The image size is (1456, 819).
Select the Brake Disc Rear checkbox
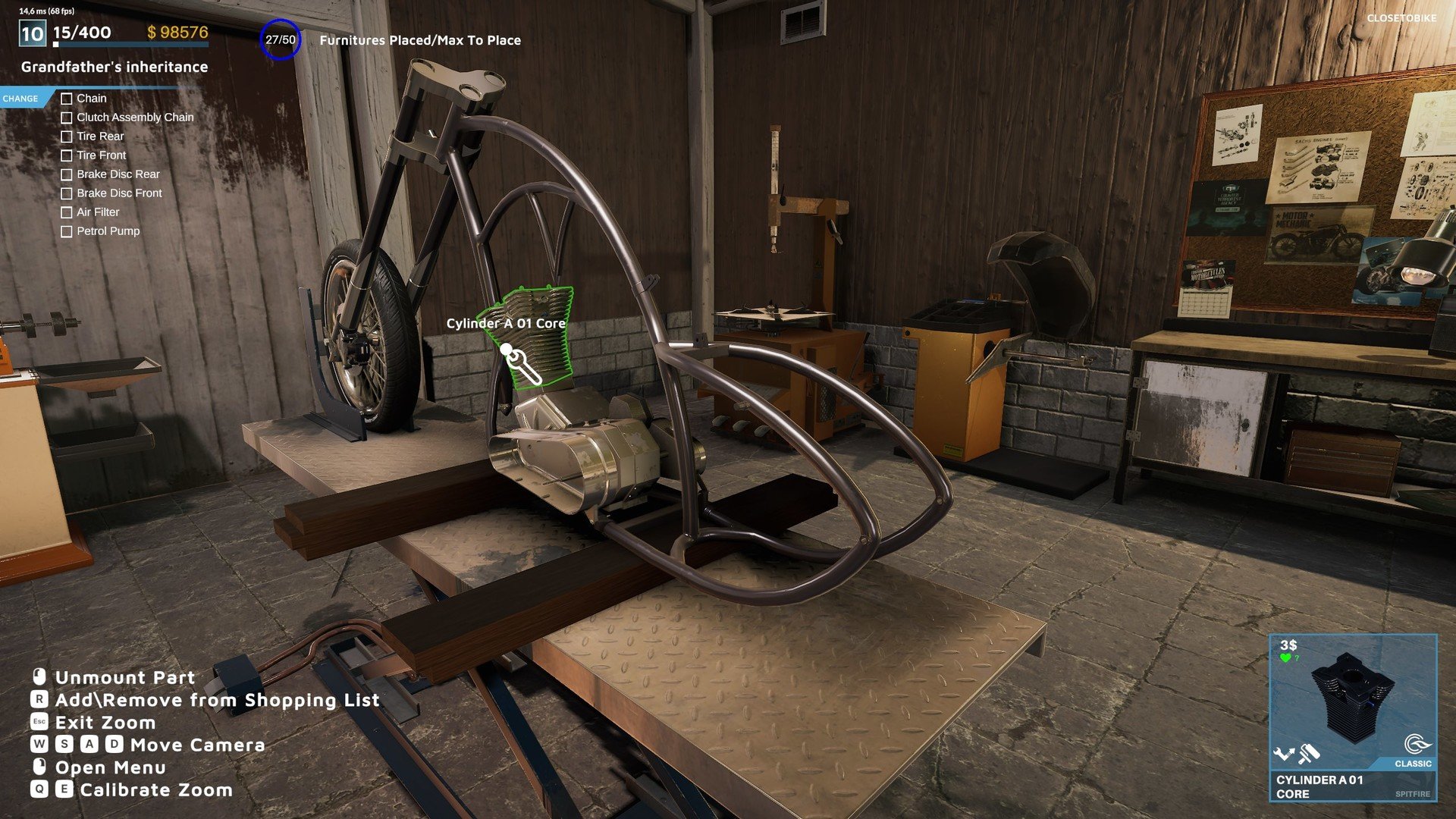(67, 174)
